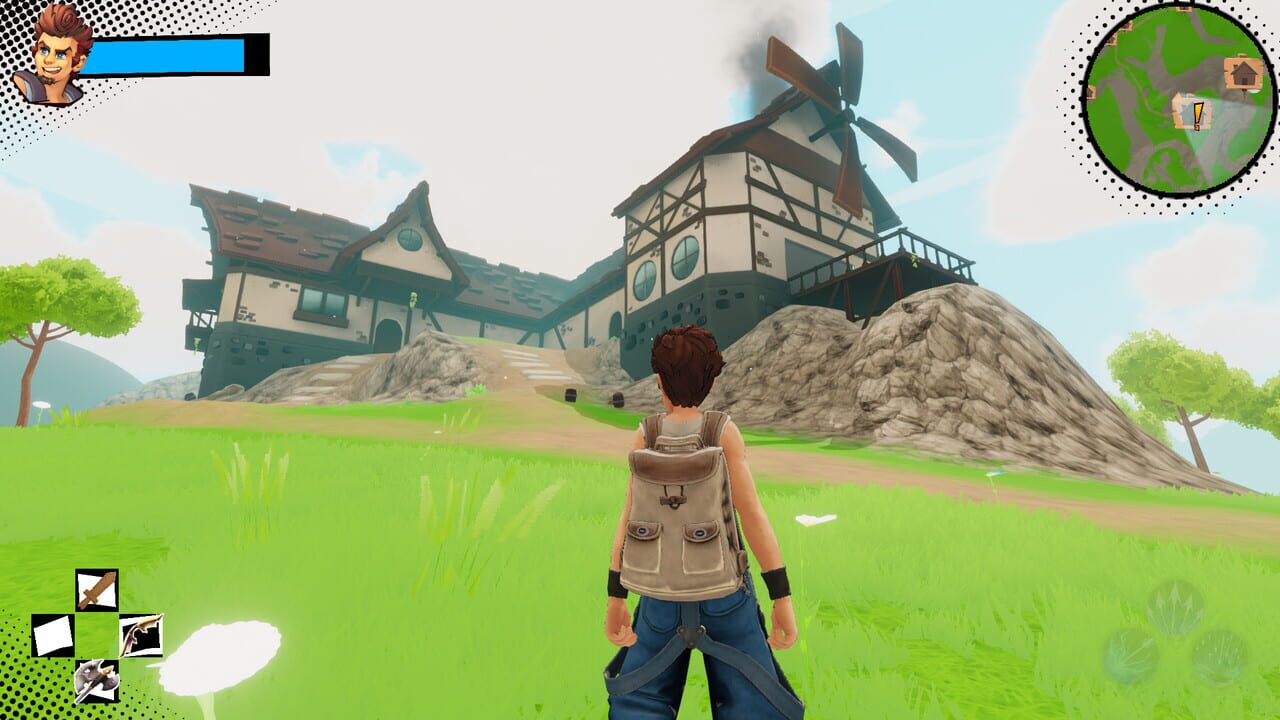Select the wooden sword in the hotbar
The width and height of the screenshot is (1280, 720).
96,589
